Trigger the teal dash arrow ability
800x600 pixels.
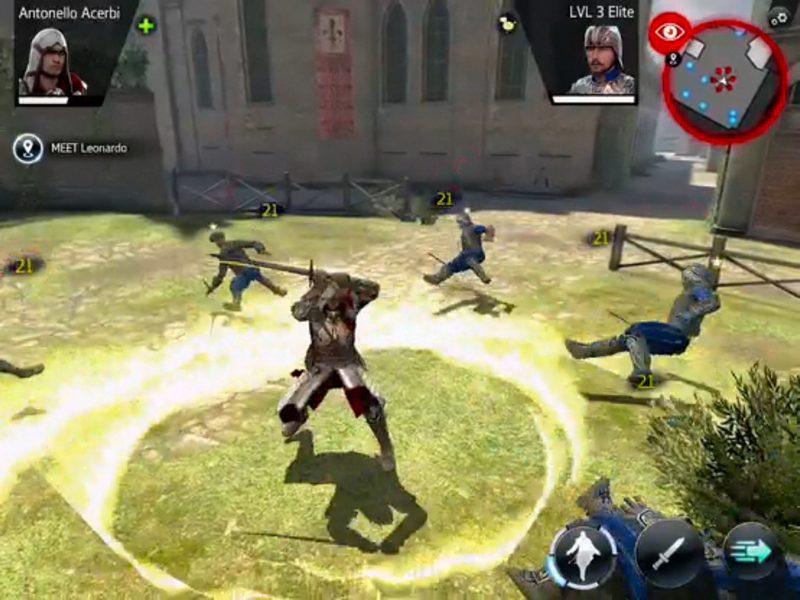[751, 553]
